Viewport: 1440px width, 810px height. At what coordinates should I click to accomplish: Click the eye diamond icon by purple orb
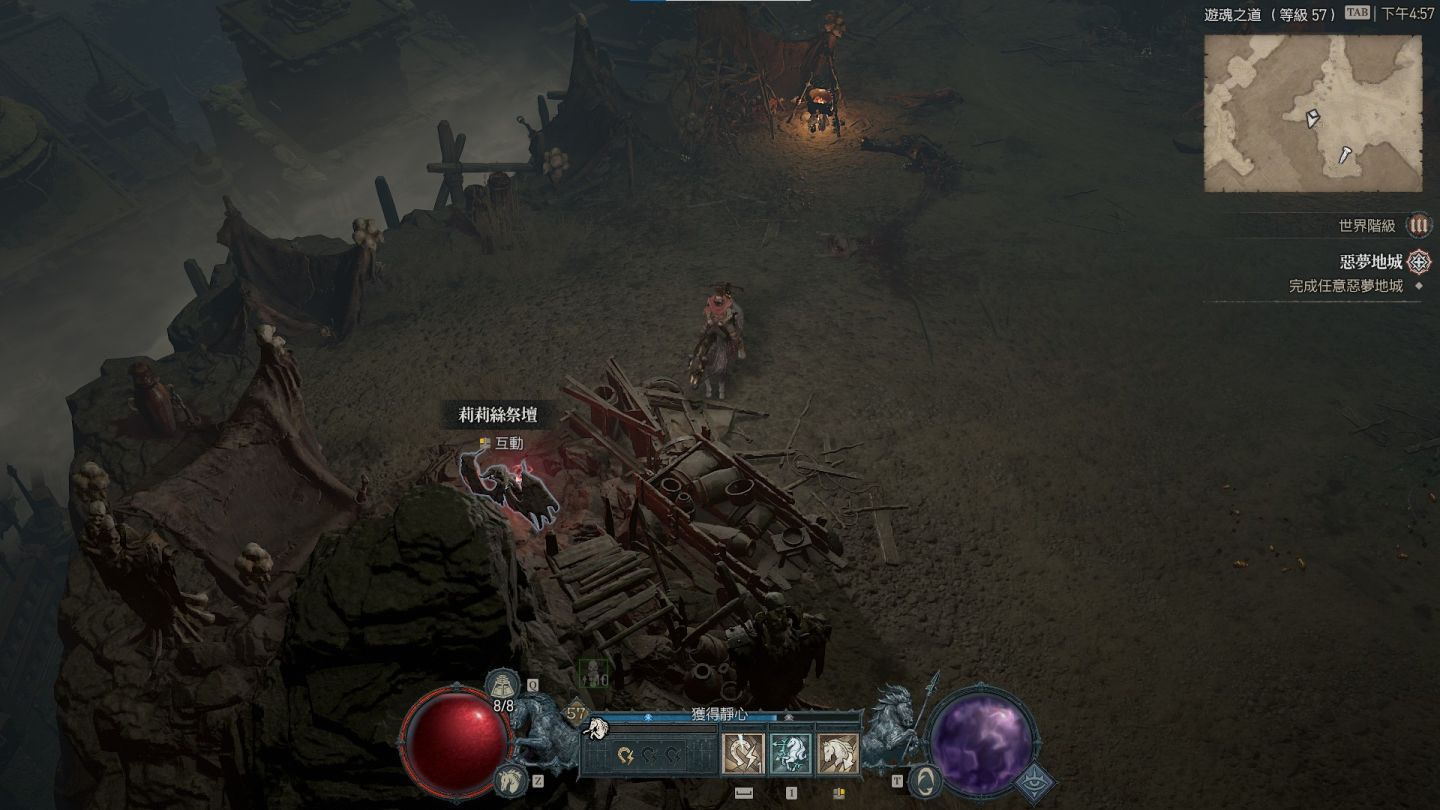[x=1034, y=782]
